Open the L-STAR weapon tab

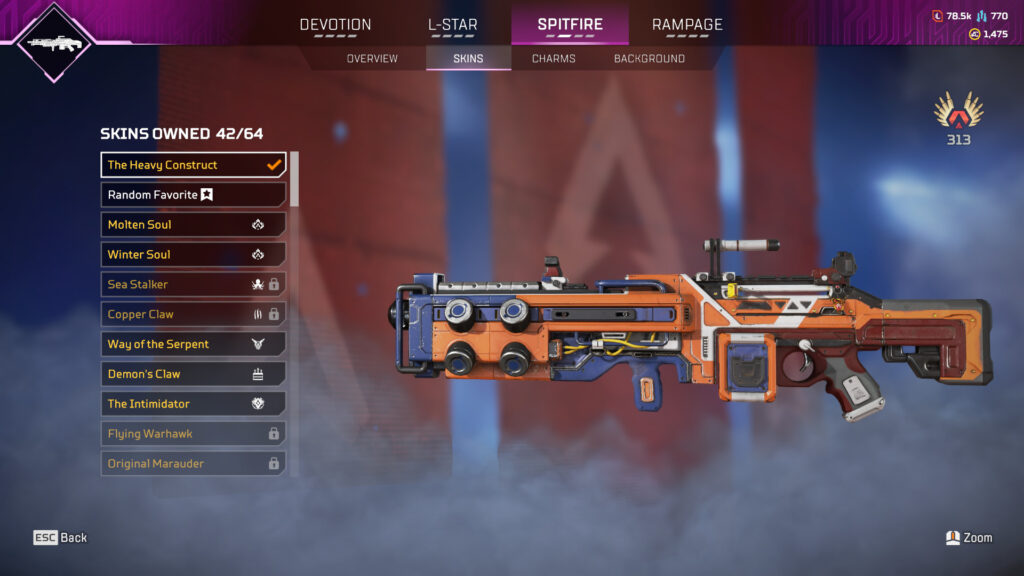tap(452, 25)
